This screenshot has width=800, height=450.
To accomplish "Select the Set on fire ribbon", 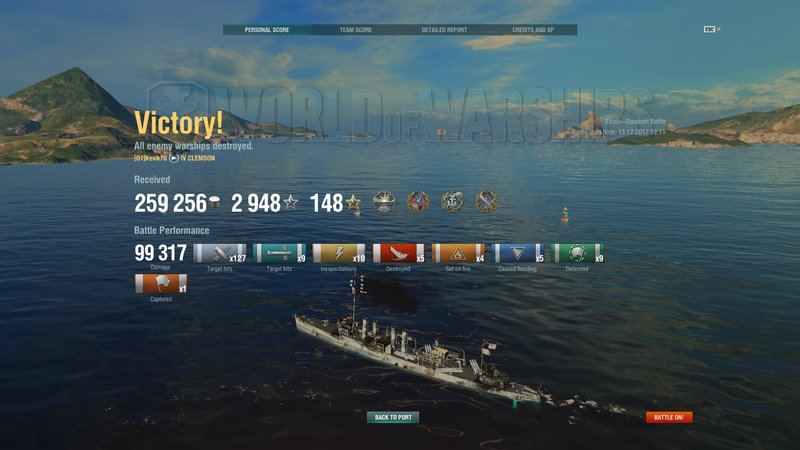I will pos(458,253).
